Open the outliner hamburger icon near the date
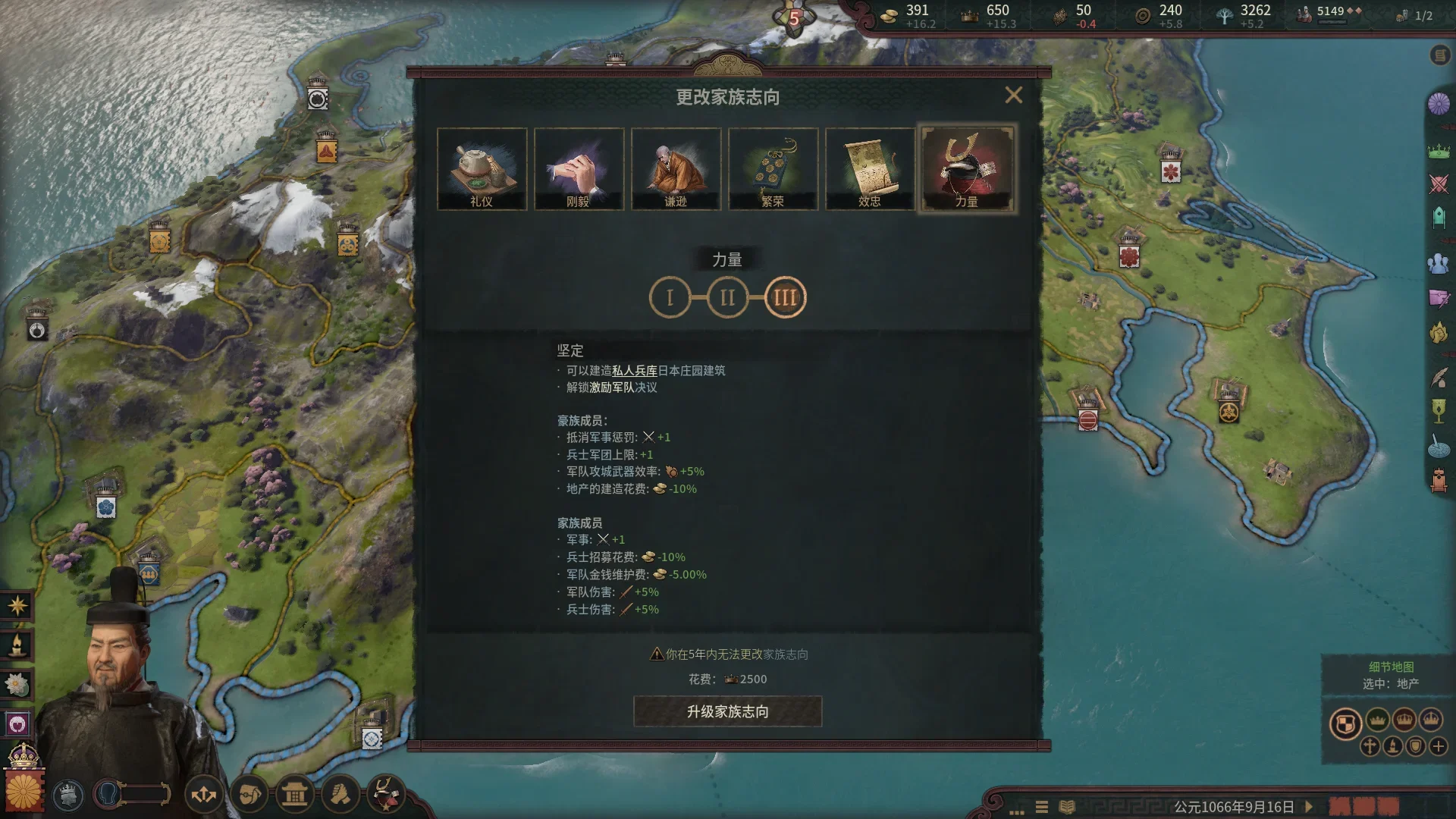 coord(1041,806)
